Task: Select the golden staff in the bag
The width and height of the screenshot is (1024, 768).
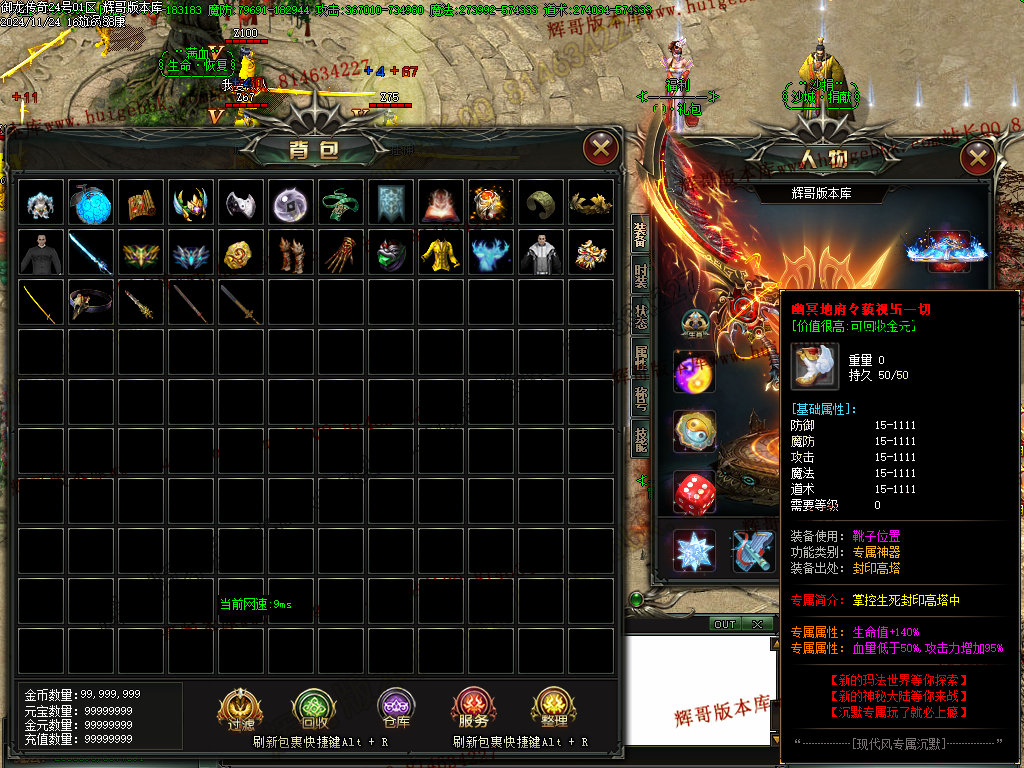Action: click(x=42, y=301)
